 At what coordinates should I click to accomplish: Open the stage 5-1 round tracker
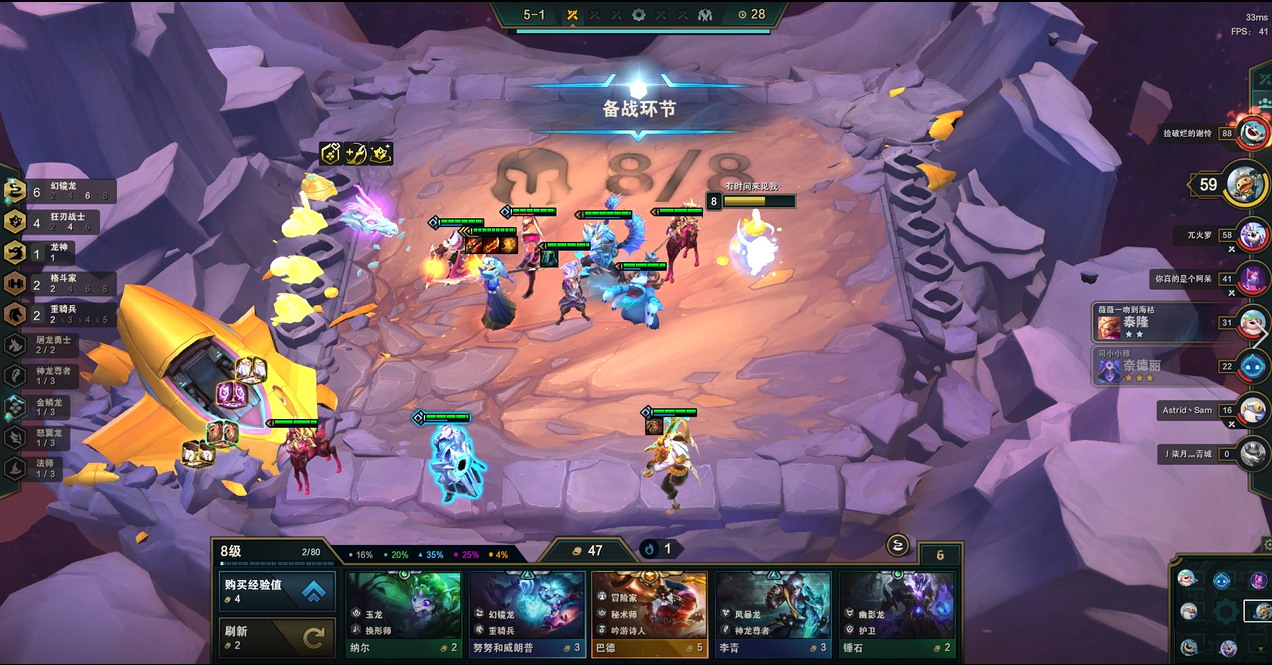point(535,15)
